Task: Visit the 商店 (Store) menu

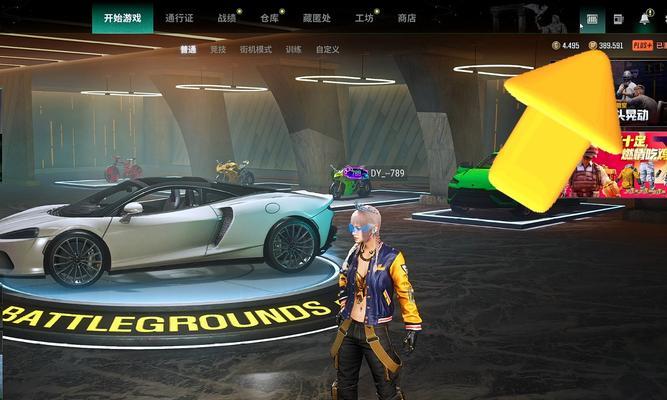Action: click(406, 18)
